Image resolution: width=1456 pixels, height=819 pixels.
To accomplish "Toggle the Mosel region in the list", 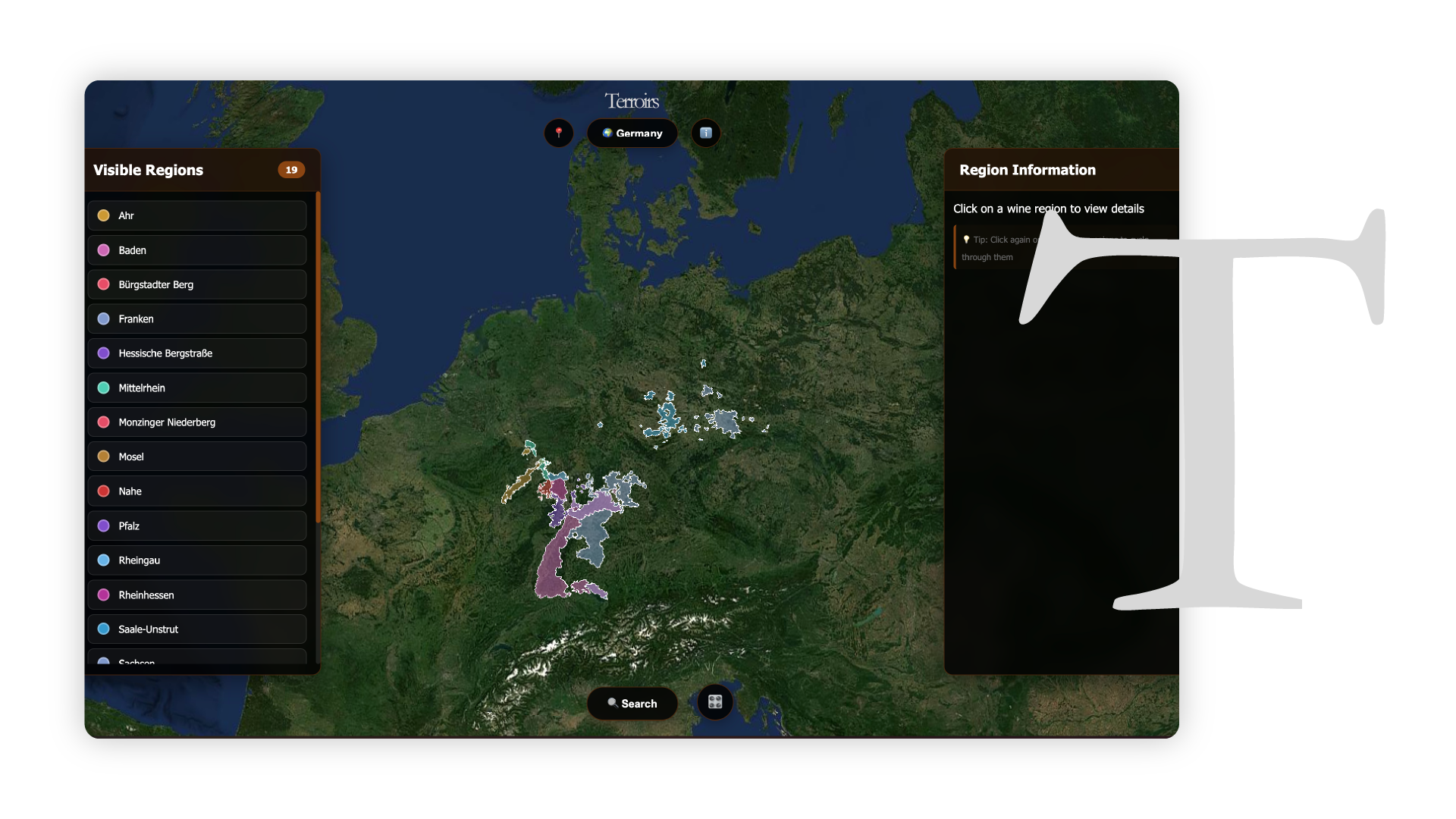I will 196,457.
